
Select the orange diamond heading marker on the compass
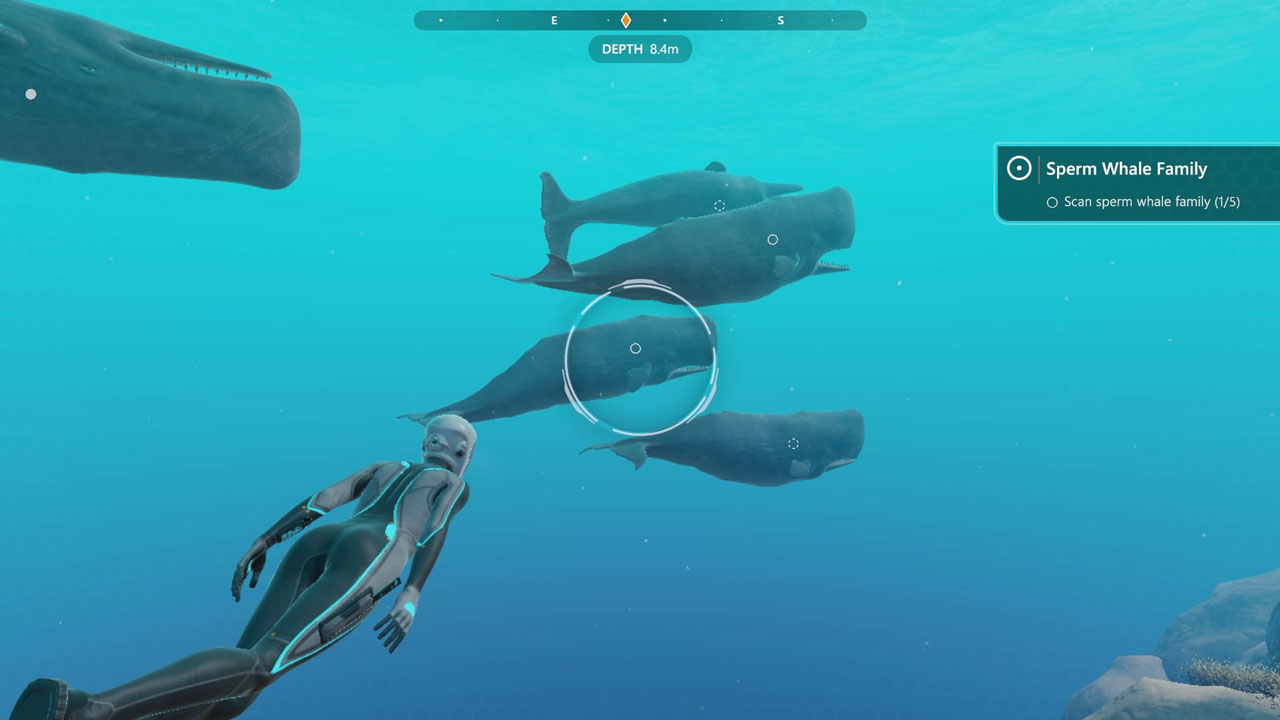coord(625,18)
